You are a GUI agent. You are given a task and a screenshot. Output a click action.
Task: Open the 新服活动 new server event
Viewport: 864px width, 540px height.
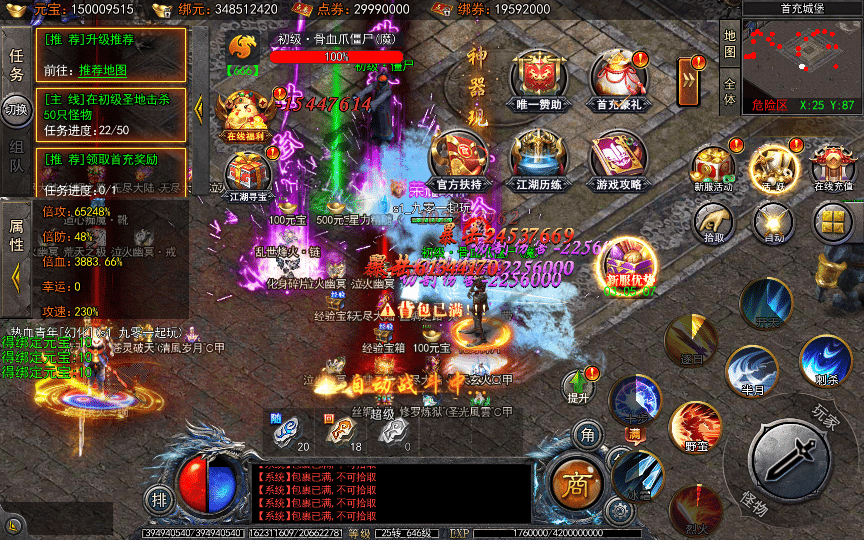click(713, 166)
